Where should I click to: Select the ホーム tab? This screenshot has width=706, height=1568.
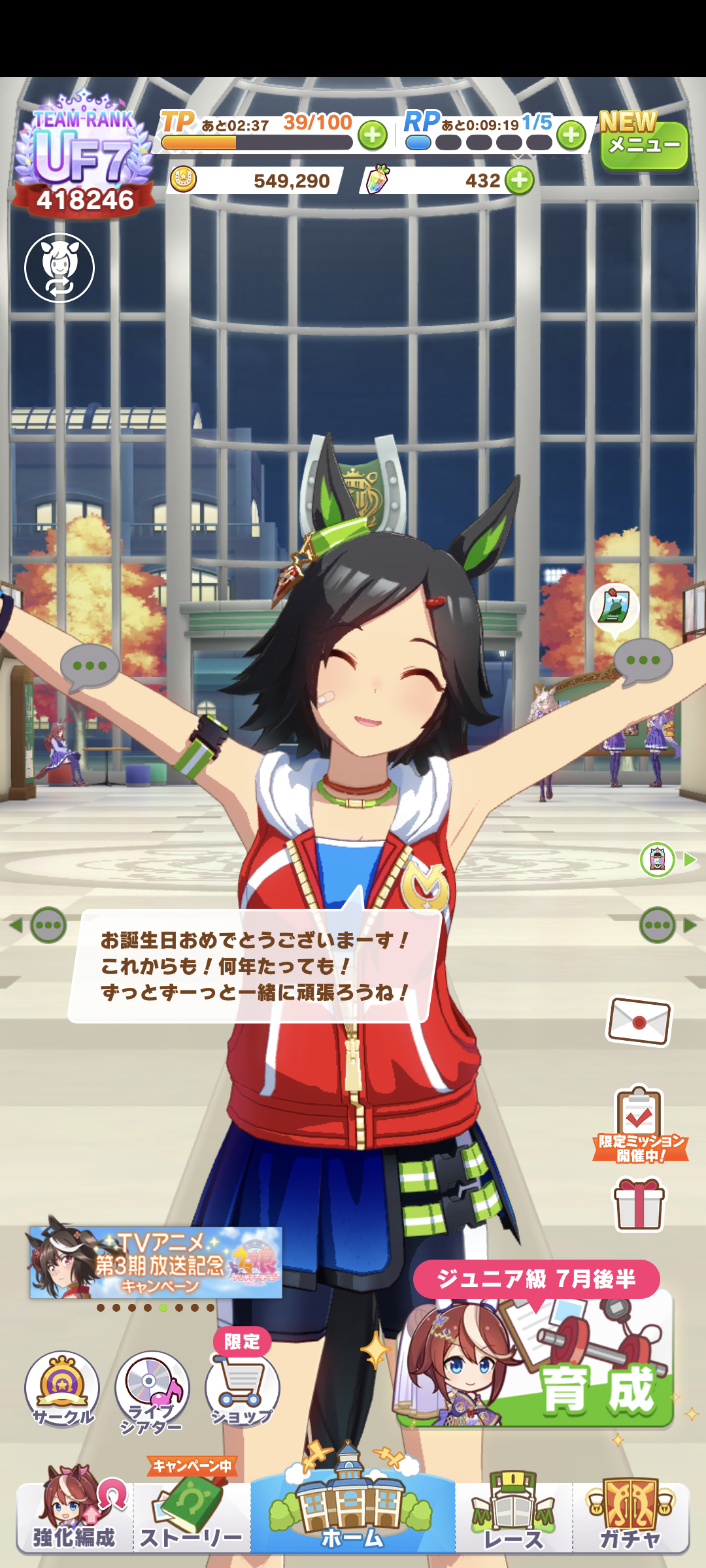tap(352, 1516)
